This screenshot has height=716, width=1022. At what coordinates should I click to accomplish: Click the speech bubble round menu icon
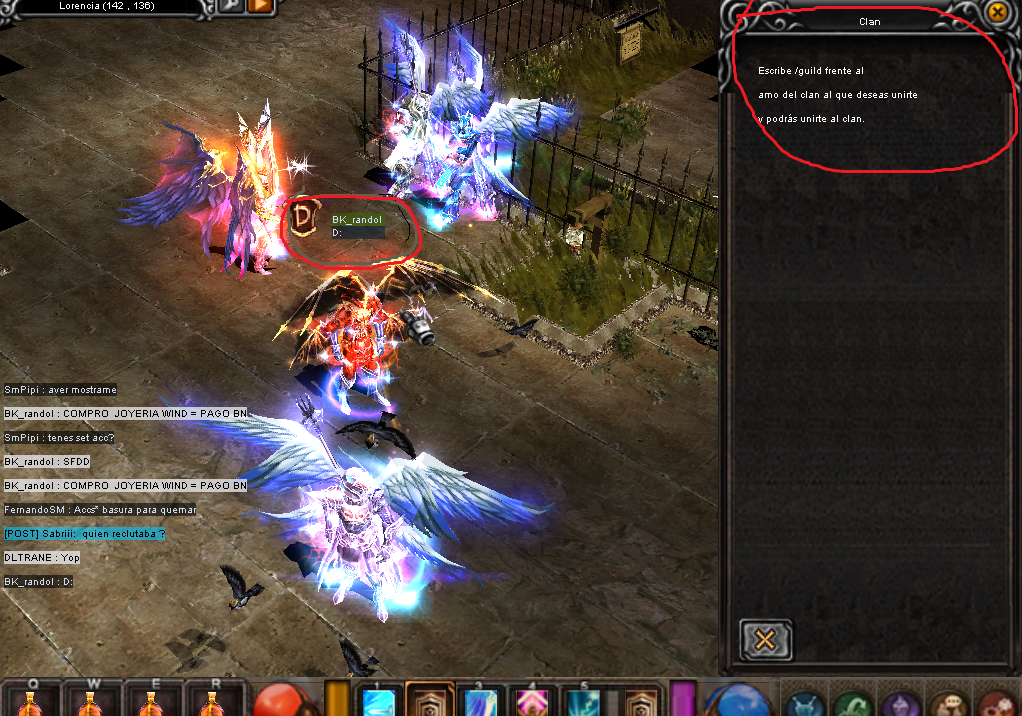coord(949,703)
